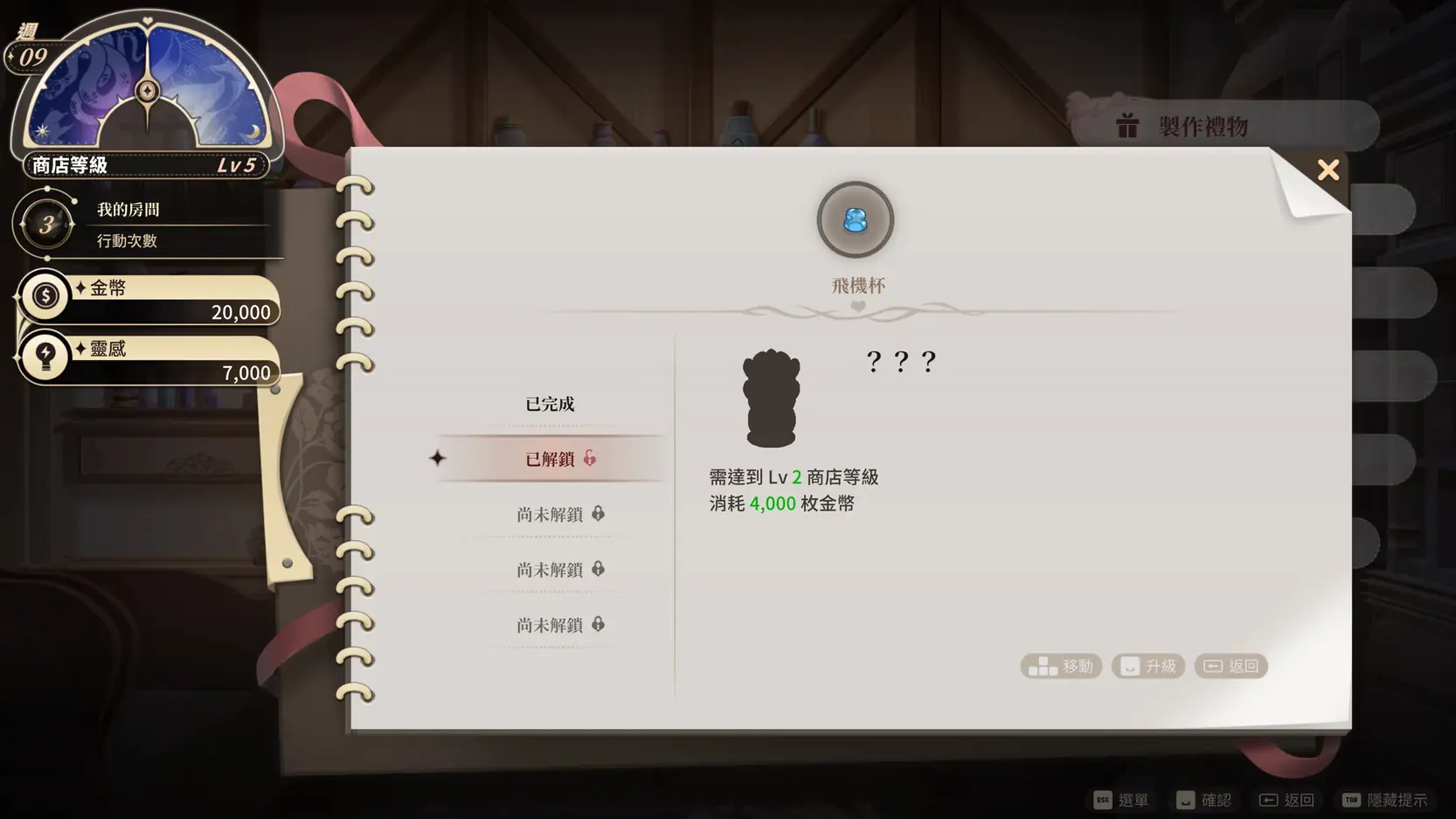Choose the highlighted 已解鎖 entry
1456x819 pixels.
(551, 459)
